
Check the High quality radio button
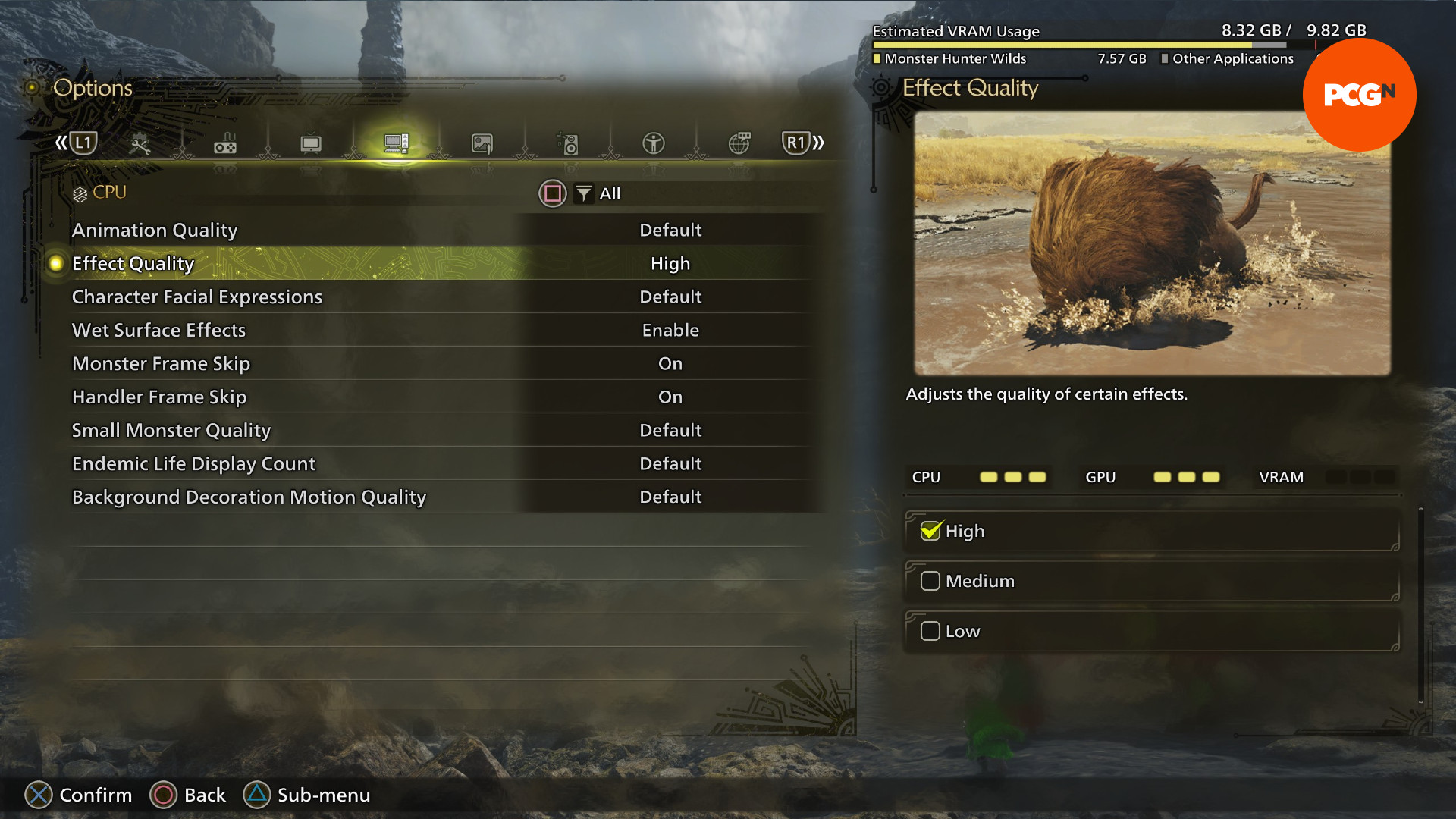pyautogui.click(x=933, y=531)
